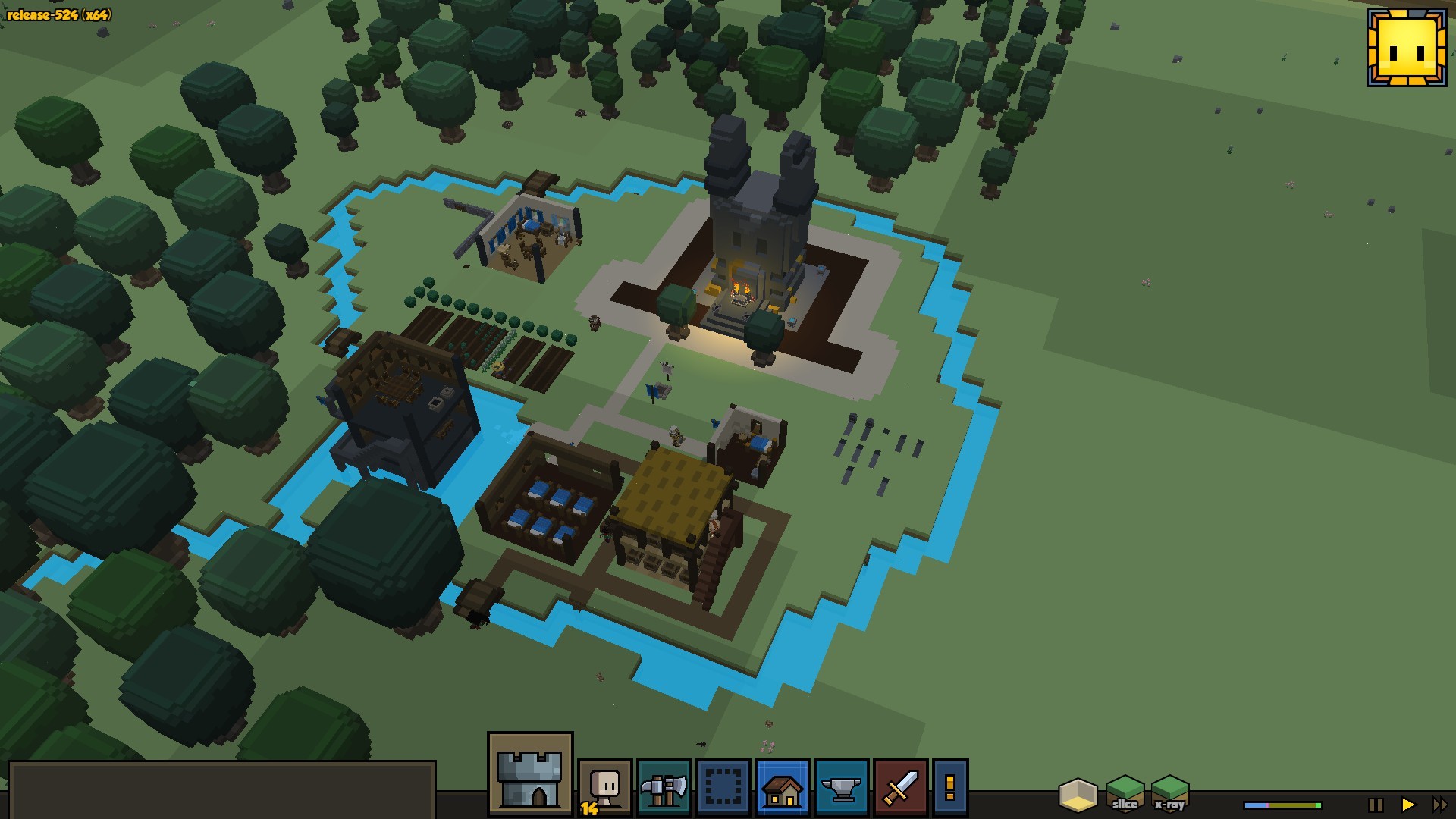The image size is (1456, 819).
Task: Open the house building menu
Action: [x=783, y=788]
